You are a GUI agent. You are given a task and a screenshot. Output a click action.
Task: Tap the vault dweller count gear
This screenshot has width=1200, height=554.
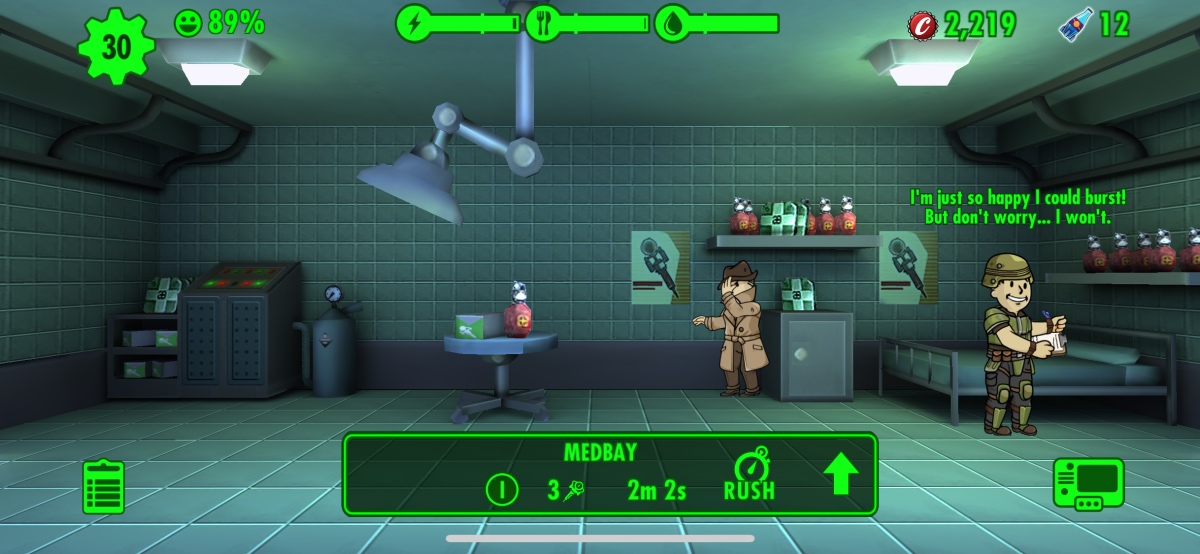(x=117, y=44)
